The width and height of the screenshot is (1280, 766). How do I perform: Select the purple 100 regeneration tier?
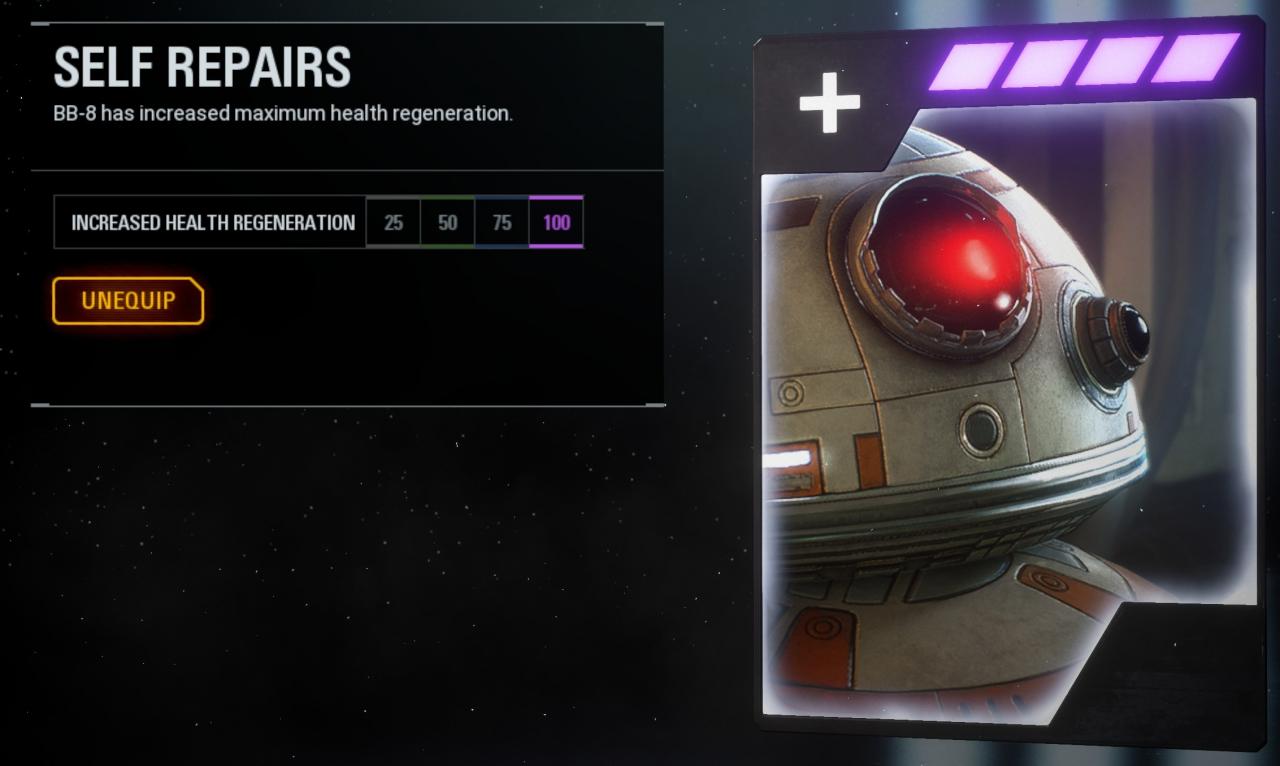click(556, 222)
